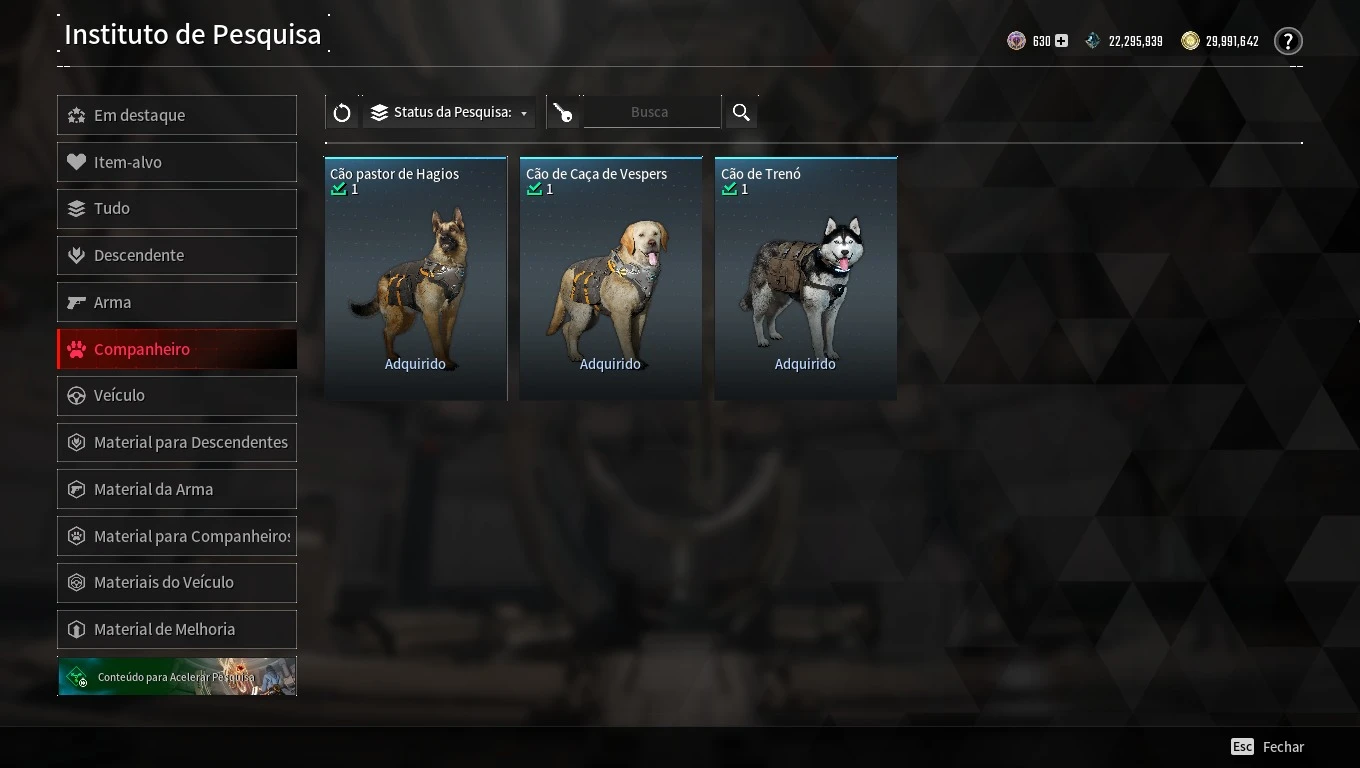
Task: Open Material para Descendentes list
Action: [x=177, y=442]
